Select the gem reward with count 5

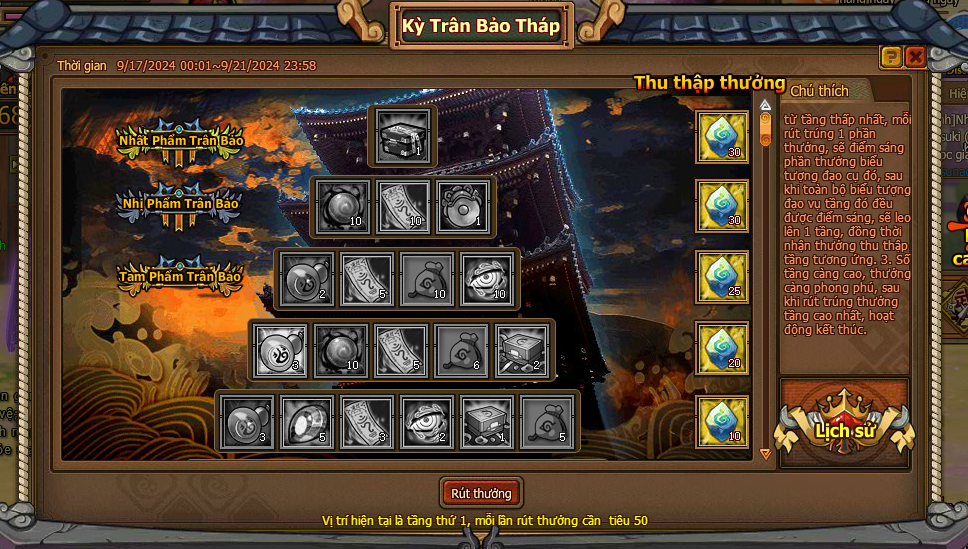307,423
